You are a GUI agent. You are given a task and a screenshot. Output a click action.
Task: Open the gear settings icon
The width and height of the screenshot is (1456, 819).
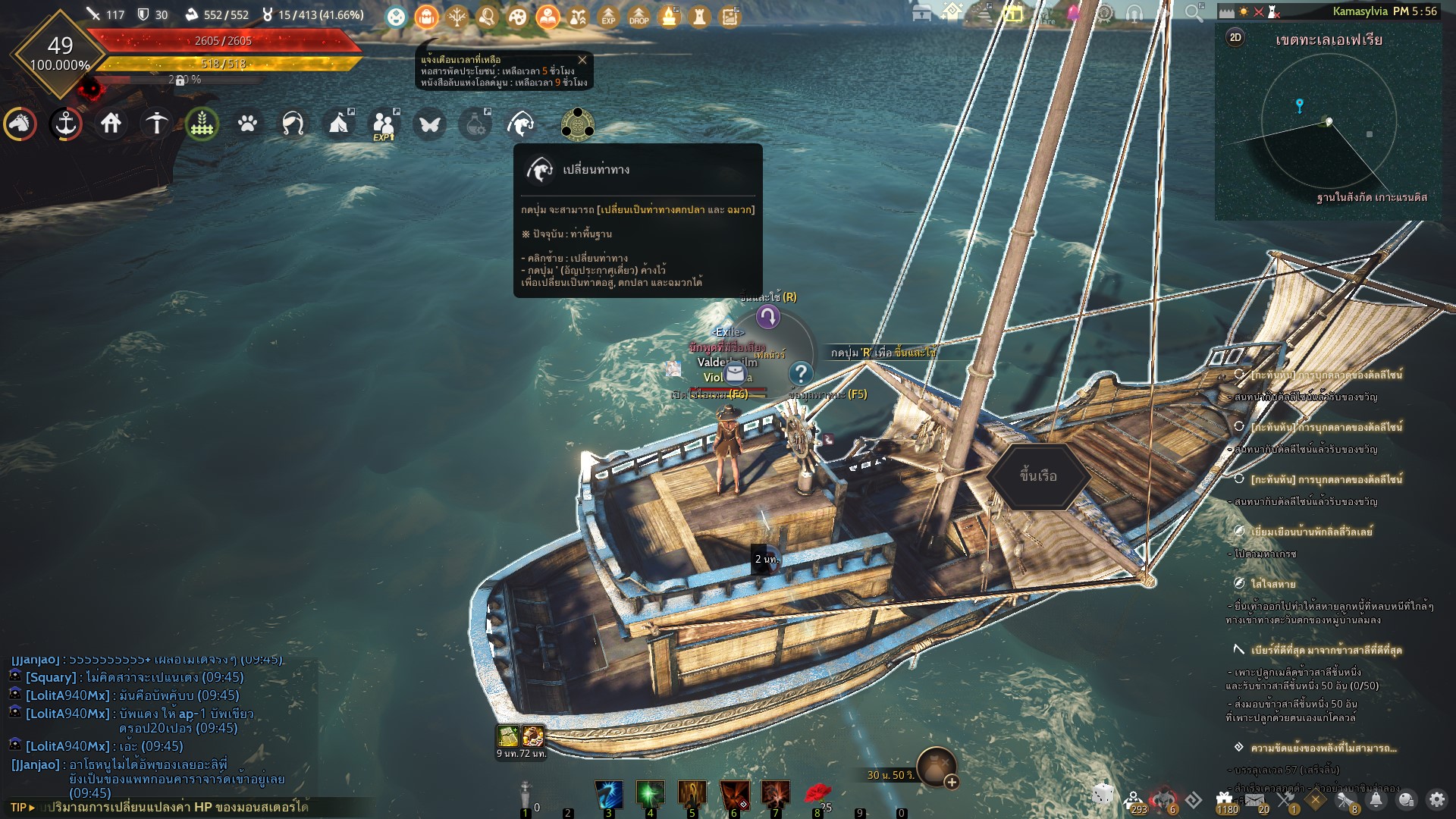click(x=1437, y=799)
